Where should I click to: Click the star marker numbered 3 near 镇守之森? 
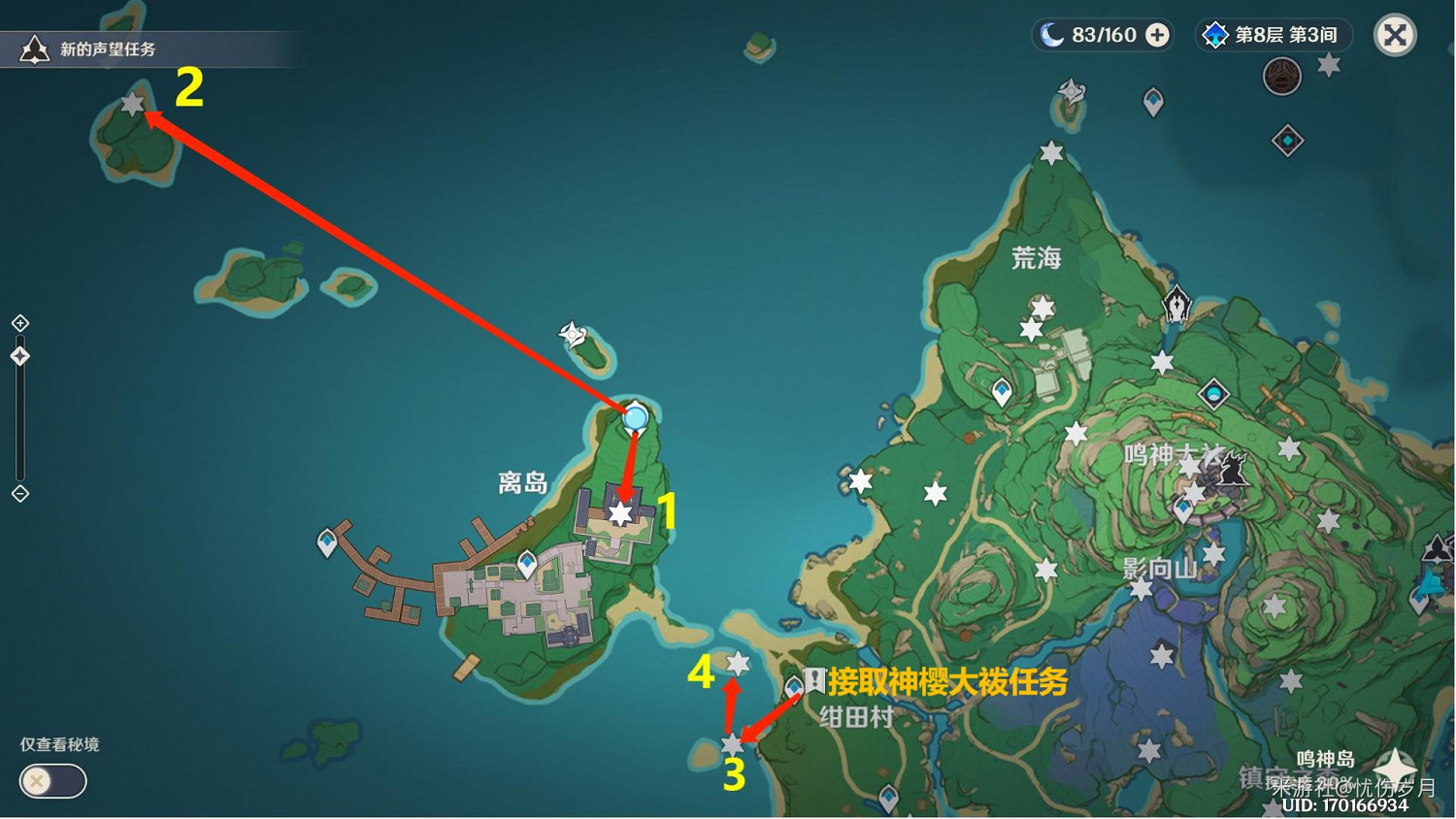[731, 745]
